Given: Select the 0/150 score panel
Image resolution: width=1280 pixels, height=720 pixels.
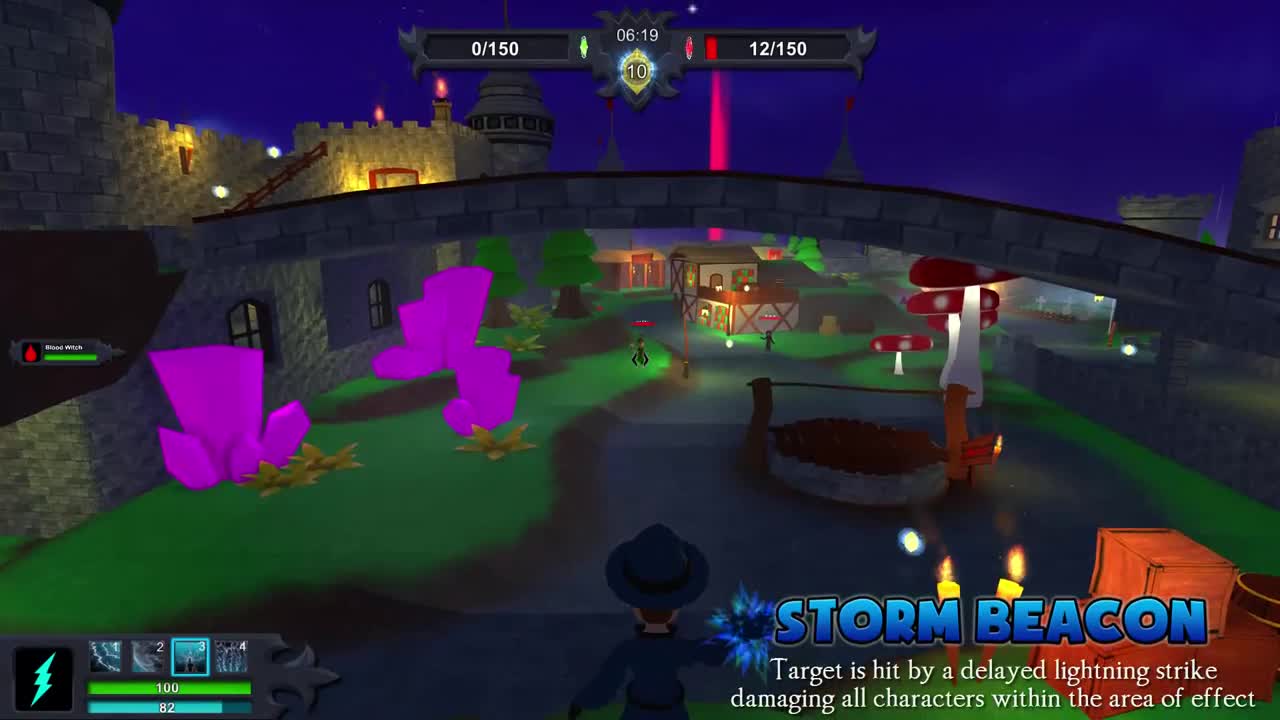Looking at the screenshot, I should click(x=496, y=47).
